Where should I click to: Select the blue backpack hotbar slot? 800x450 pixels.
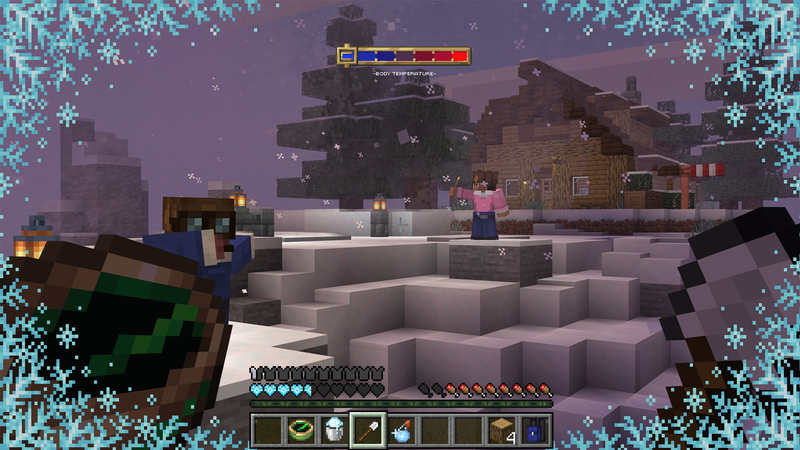(x=535, y=430)
